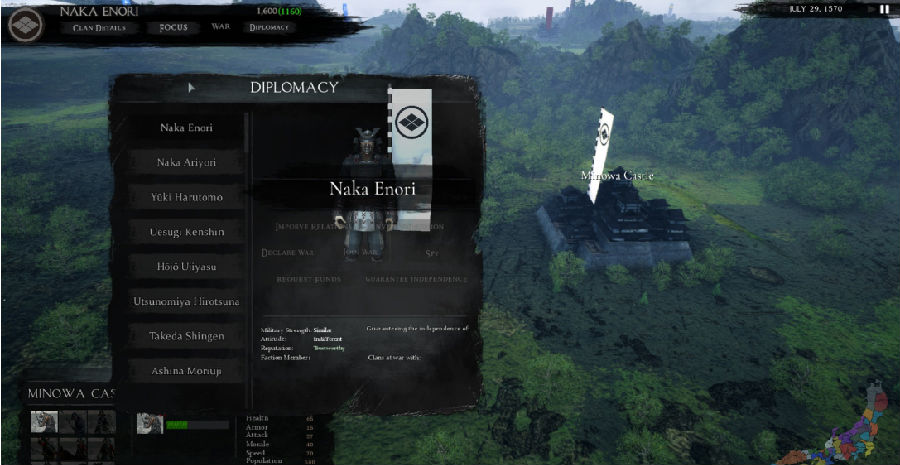Close the Diplomacy window
This screenshot has height=465, width=900.
tap(472, 88)
